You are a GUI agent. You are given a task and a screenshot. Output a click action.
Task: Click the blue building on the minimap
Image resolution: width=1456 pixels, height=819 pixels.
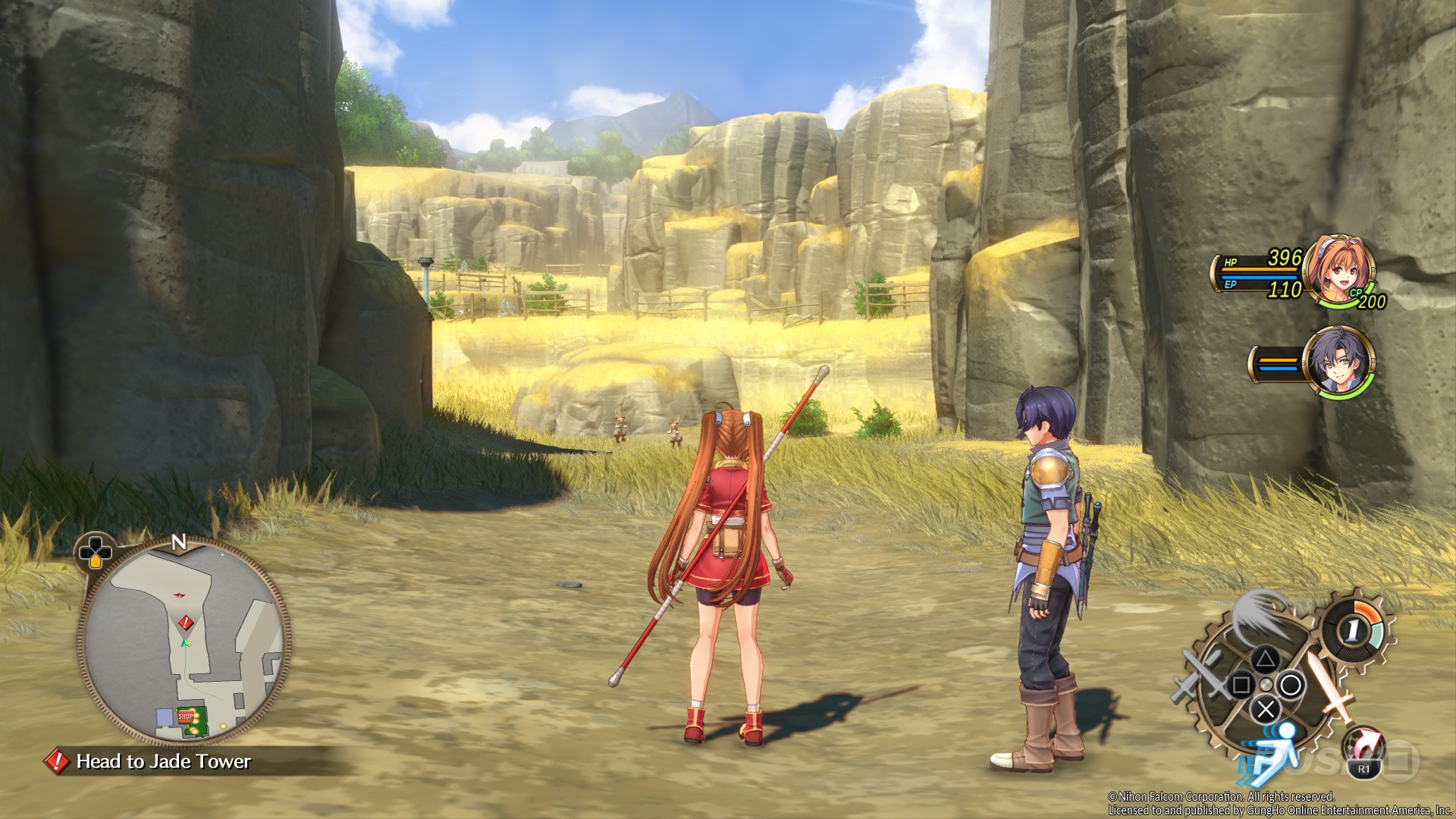pyautogui.click(x=164, y=717)
